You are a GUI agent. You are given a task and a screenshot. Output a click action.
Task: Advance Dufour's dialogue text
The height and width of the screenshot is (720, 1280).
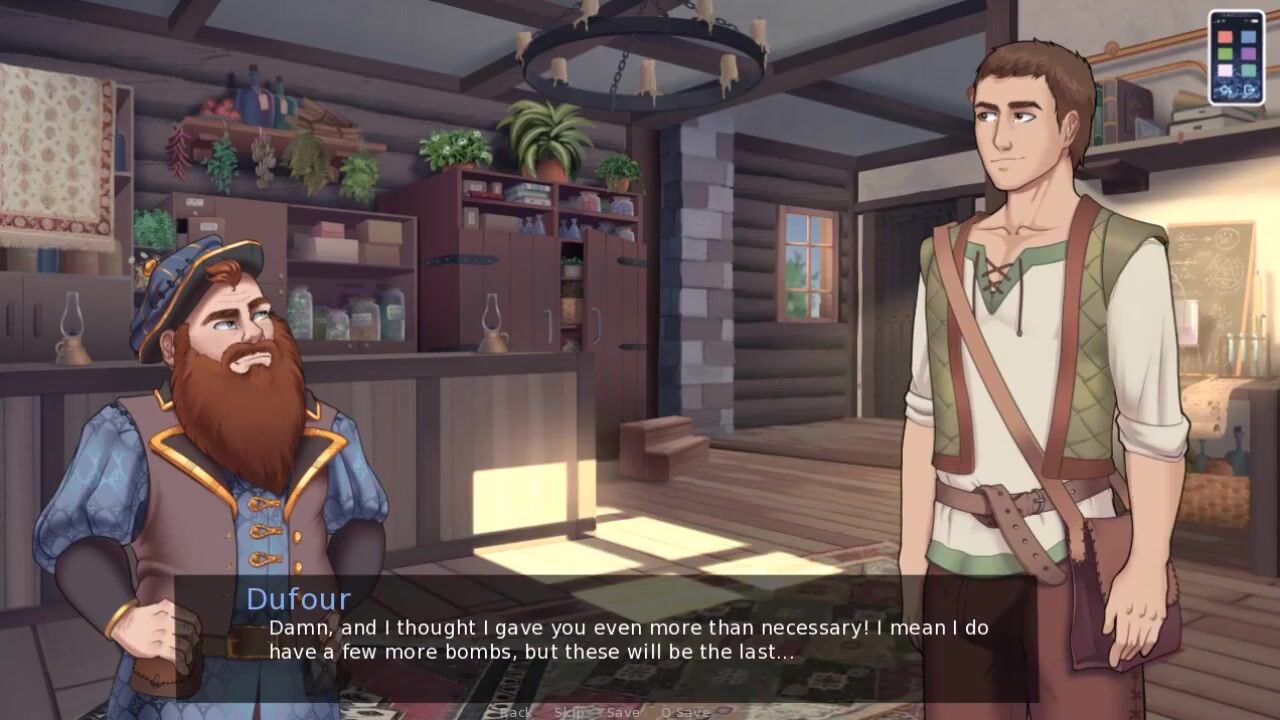click(630, 639)
